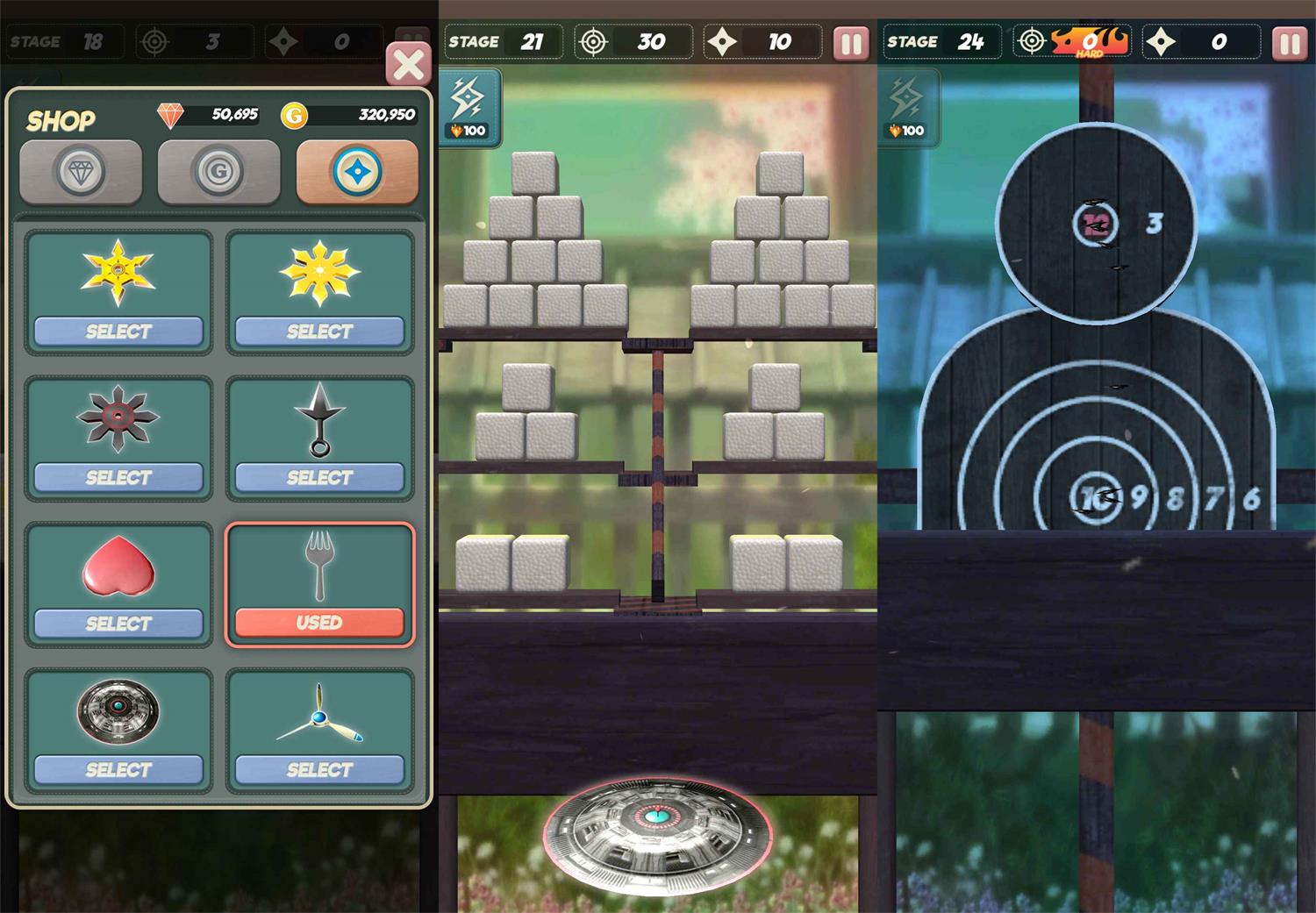
Task: Equip the kunai dagger weapon
Action: (319, 477)
